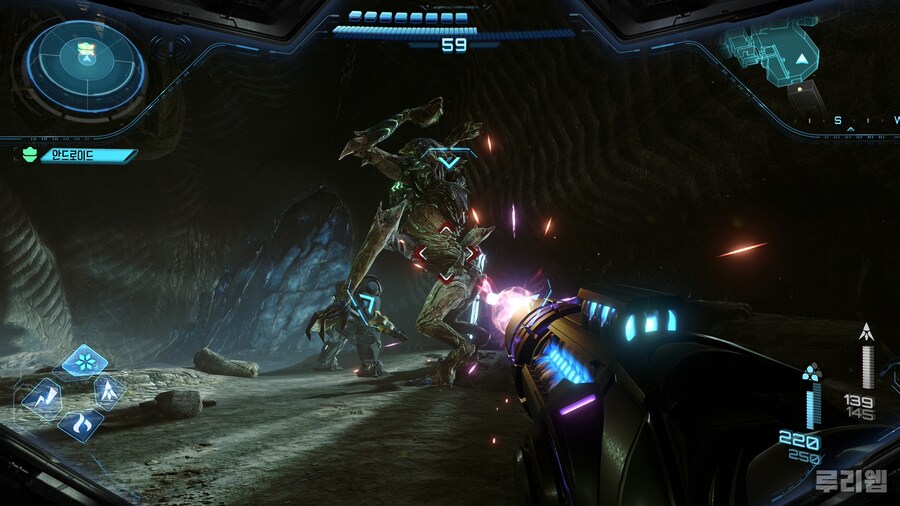Choose the missile ability in the diamond selector
This screenshot has height=506, width=900.
pyautogui.click(x=108, y=391)
